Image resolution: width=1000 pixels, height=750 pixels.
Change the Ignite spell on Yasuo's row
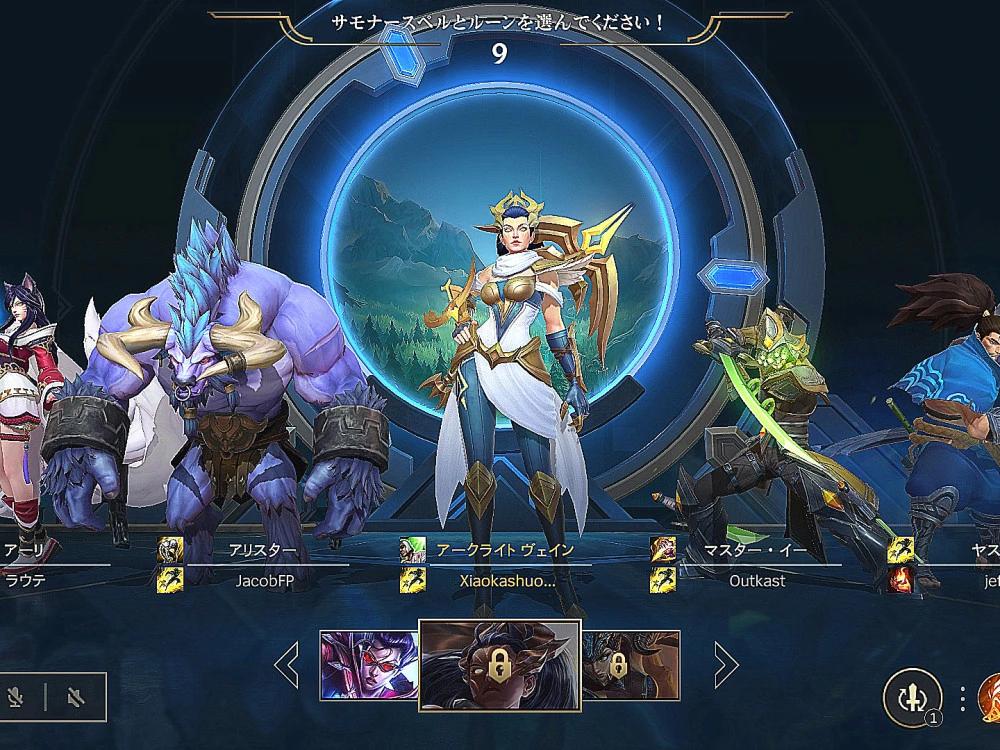pyautogui.click(x=900, y=580)
